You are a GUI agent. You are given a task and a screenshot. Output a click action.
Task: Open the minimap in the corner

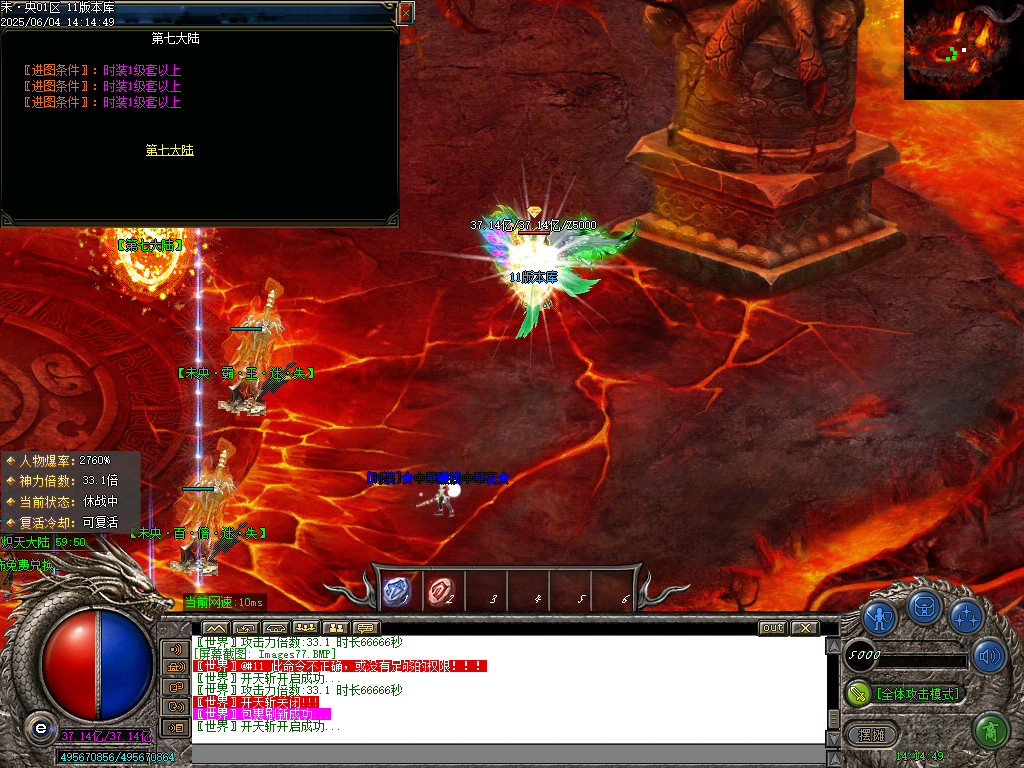point(963,49)
